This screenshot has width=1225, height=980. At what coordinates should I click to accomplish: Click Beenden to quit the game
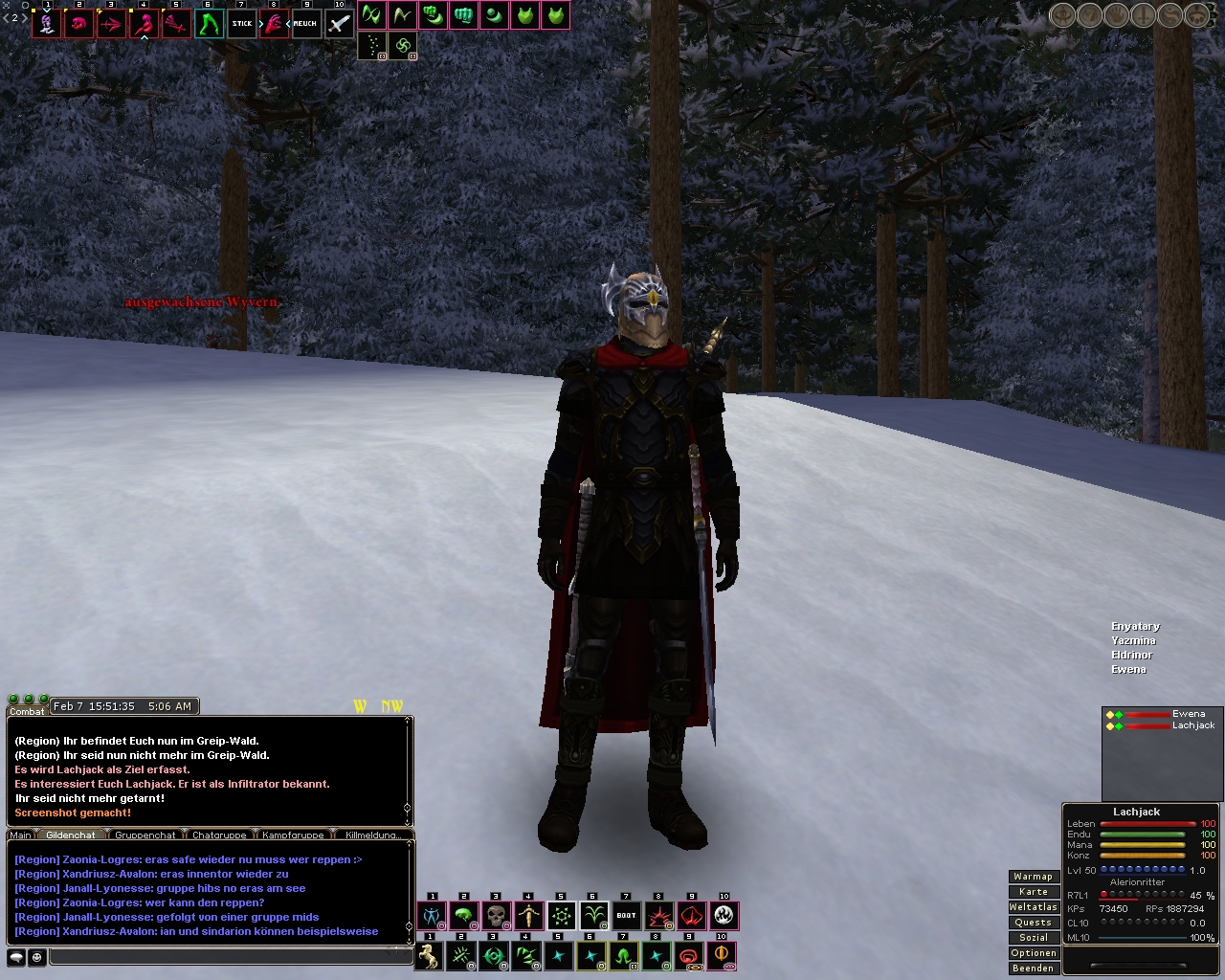(1033, 969)
